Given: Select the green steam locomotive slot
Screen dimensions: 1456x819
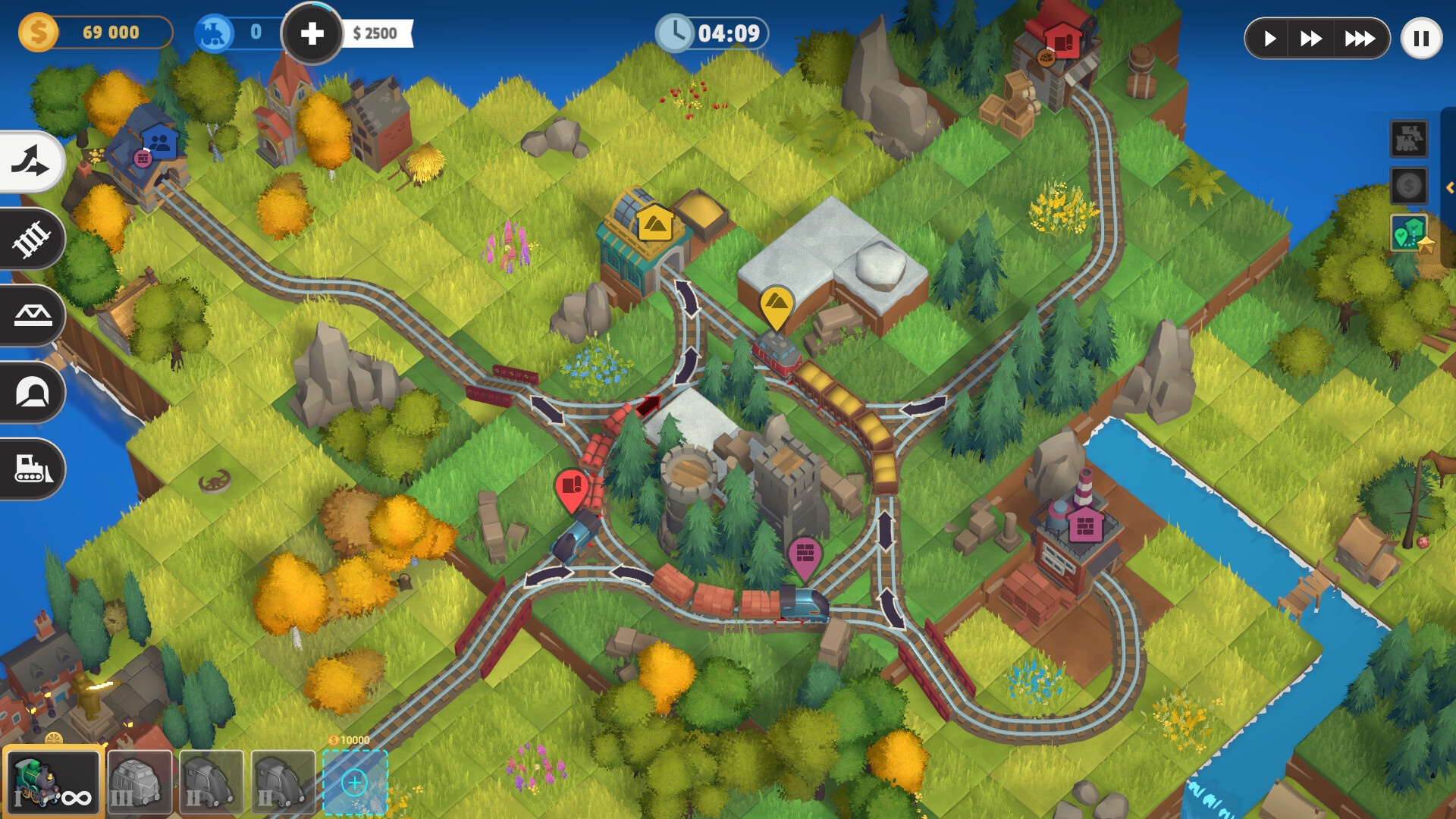Looking at the screenshot, I should click(x=53, y=782).
